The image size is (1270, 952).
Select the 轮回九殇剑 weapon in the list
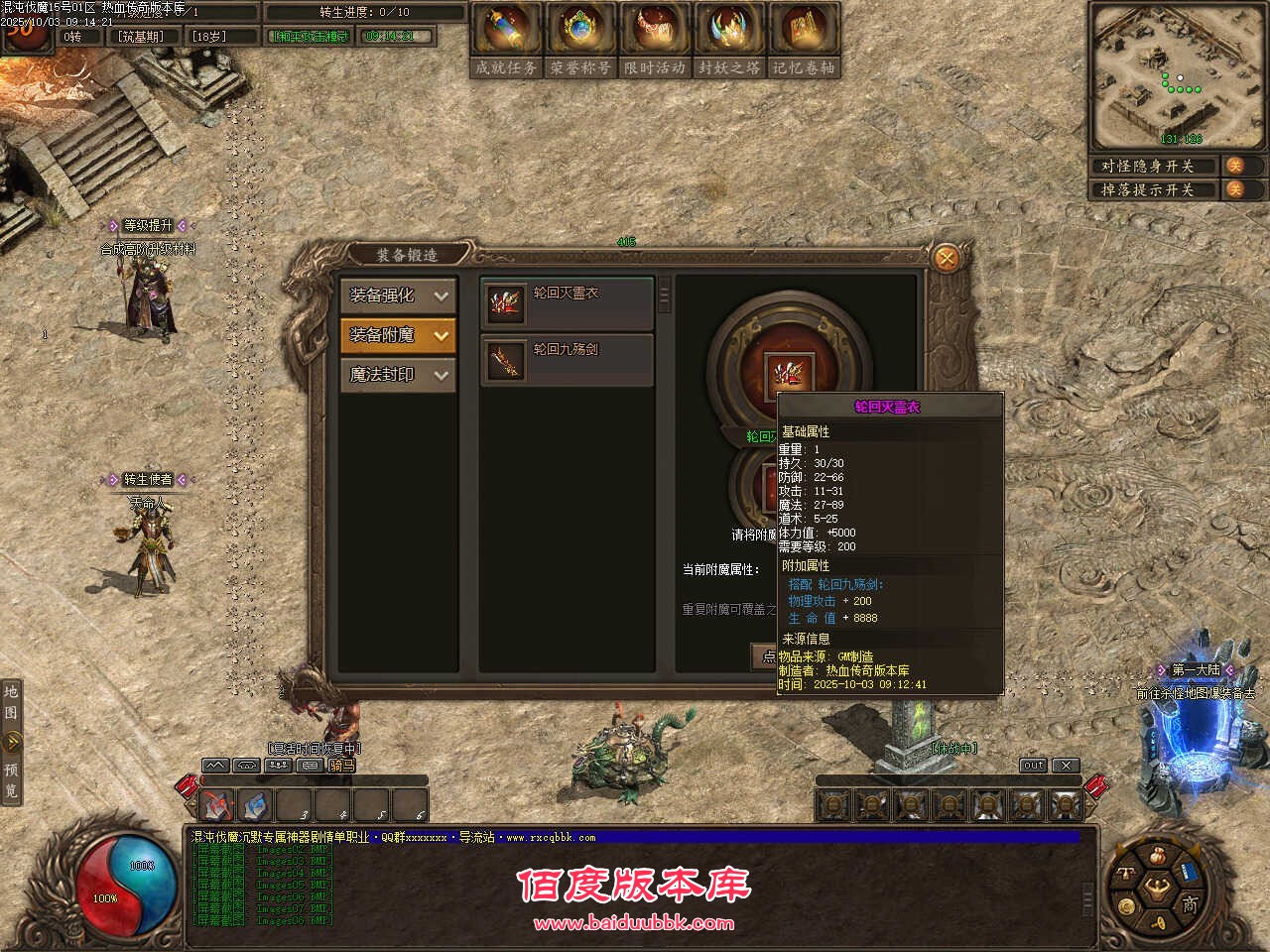pos(566,359)
